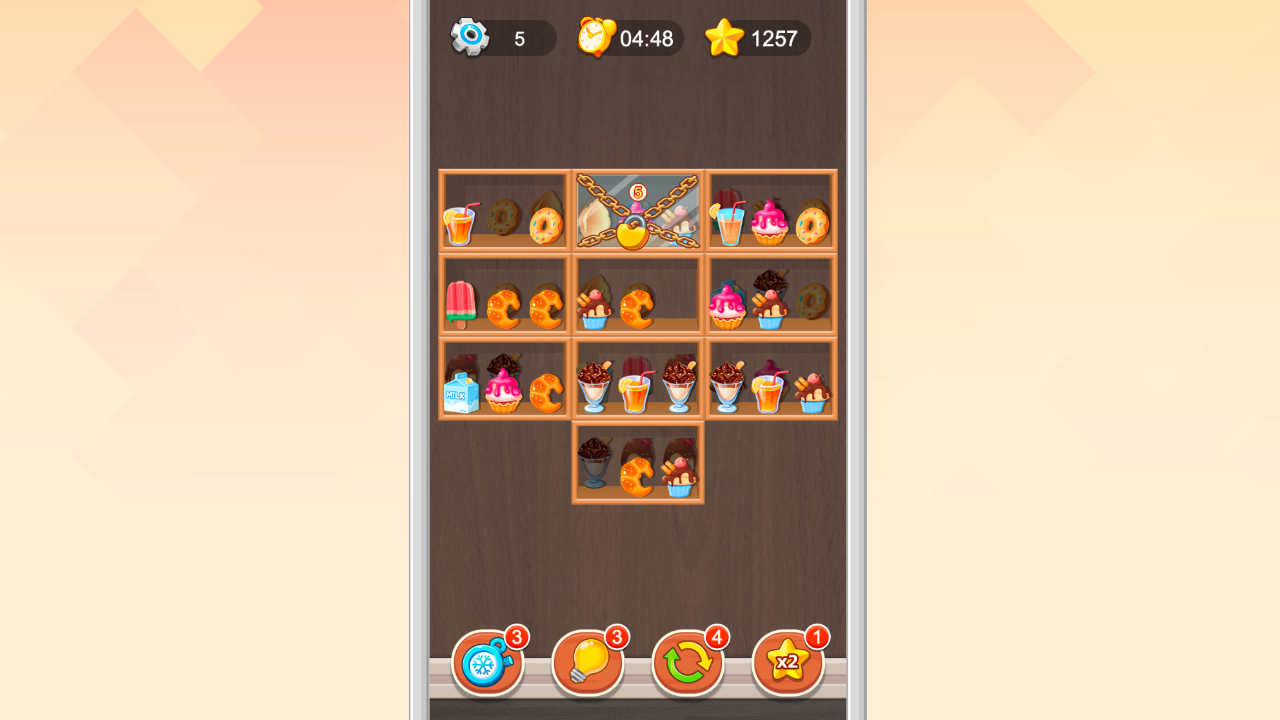Click the gold star score icon
Image resolution: width=1280 pixels, height=720 pixels.
coord(727,38)
